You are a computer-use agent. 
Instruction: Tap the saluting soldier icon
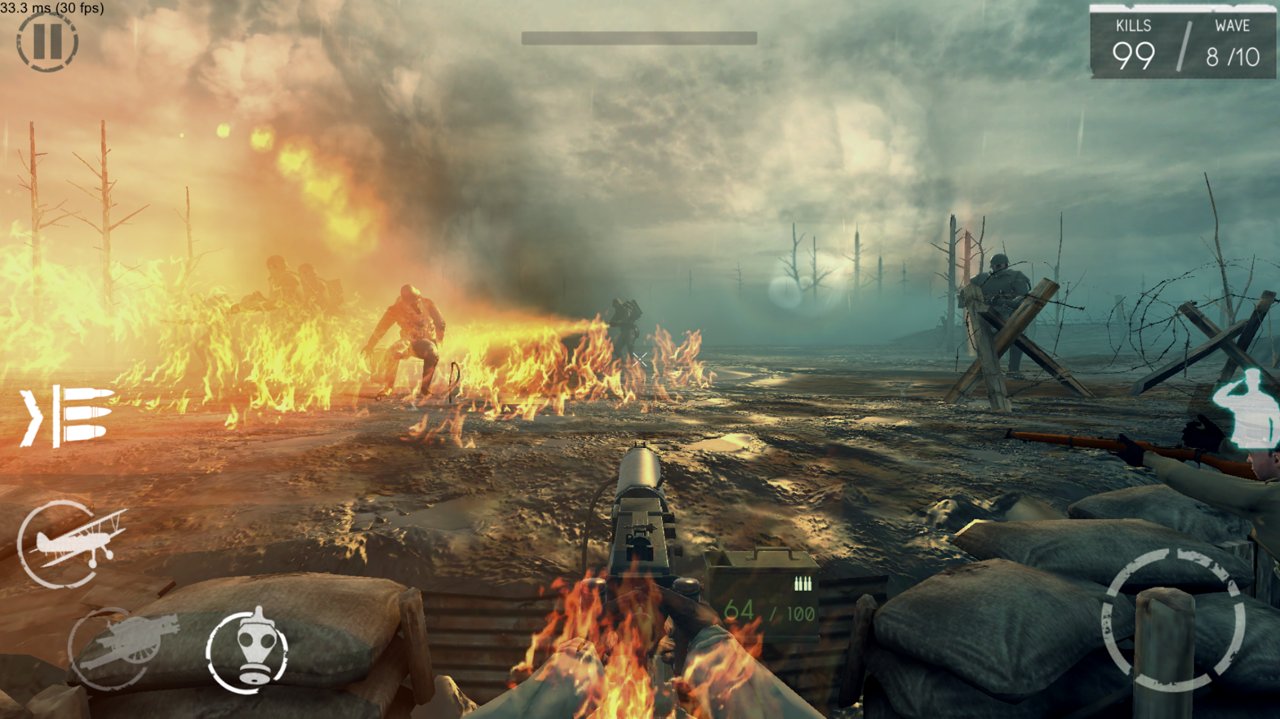tap(1246, 408)
